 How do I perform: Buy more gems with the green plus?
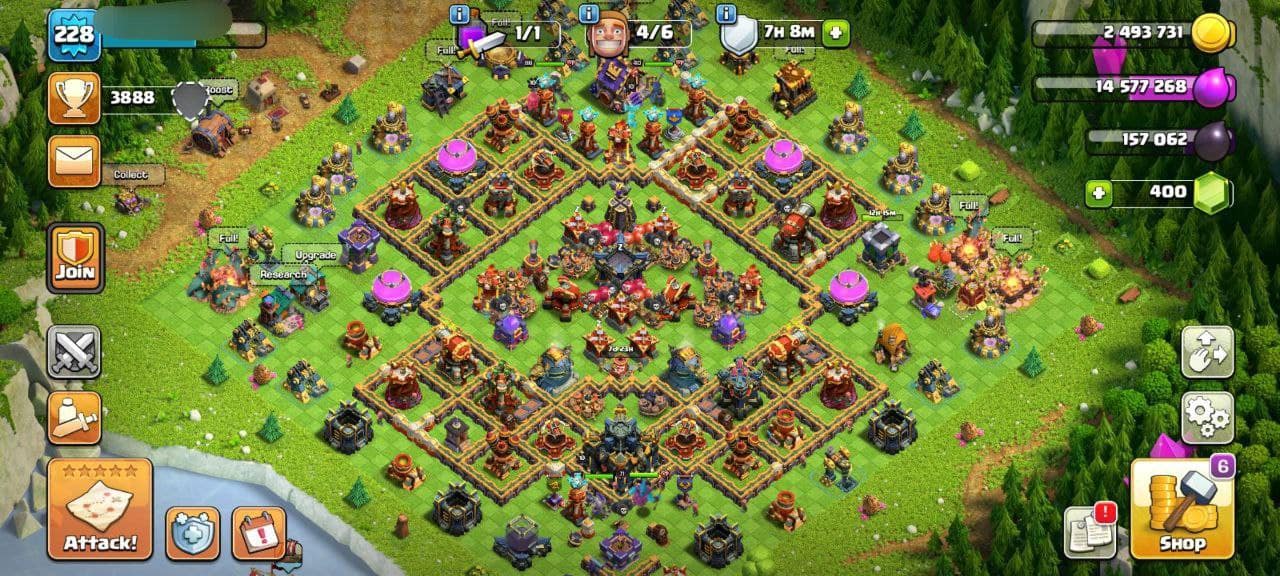pos(1099,193)
